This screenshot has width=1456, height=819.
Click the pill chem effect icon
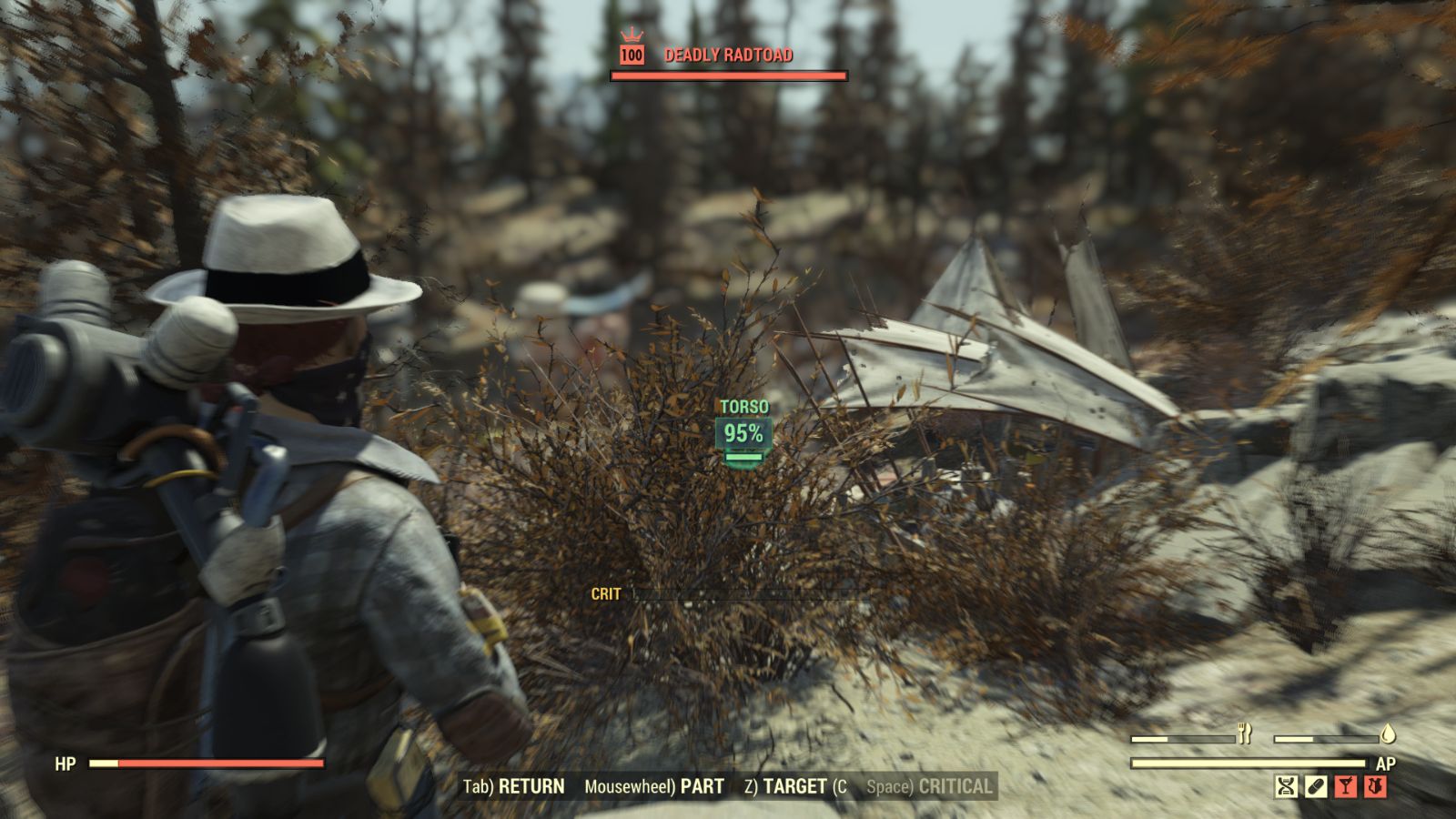pos(1316,786)
